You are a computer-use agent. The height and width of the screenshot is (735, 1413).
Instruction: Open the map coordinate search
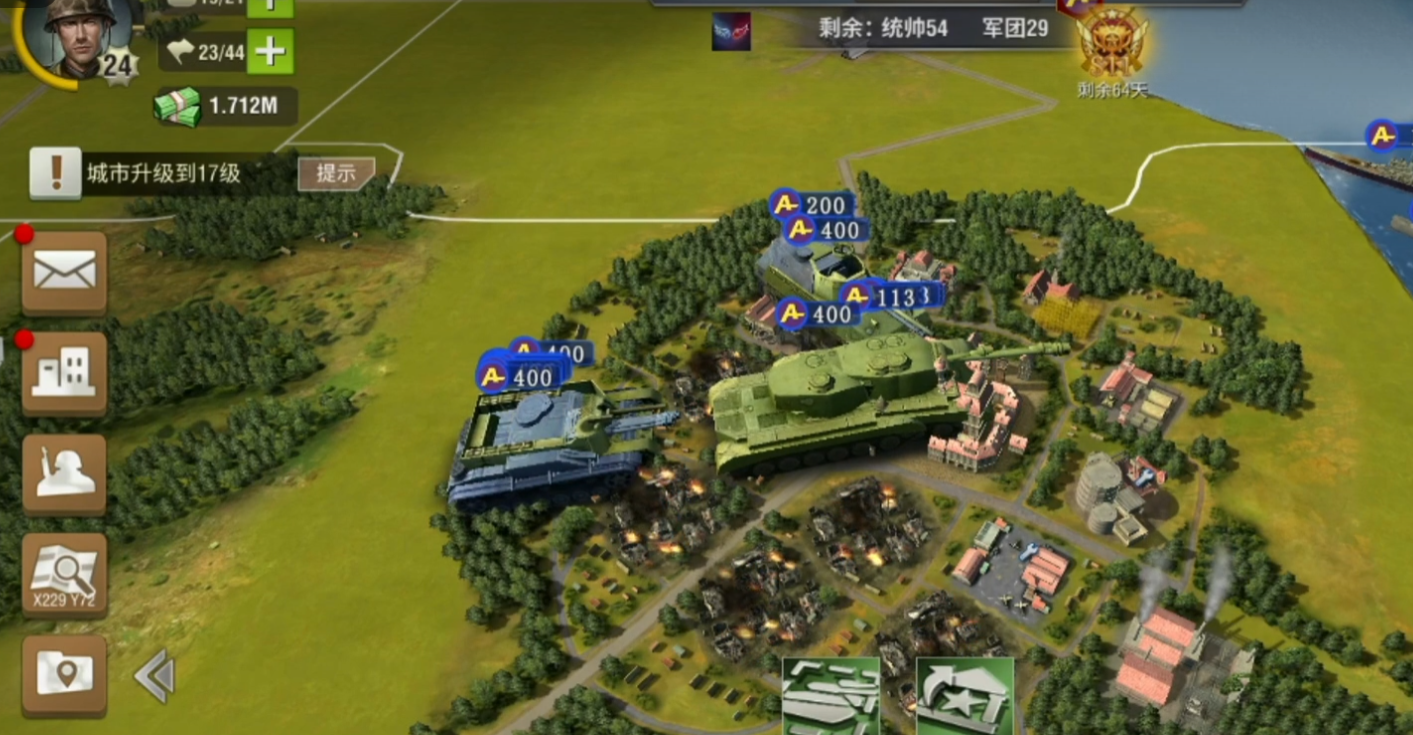[65, 574]
